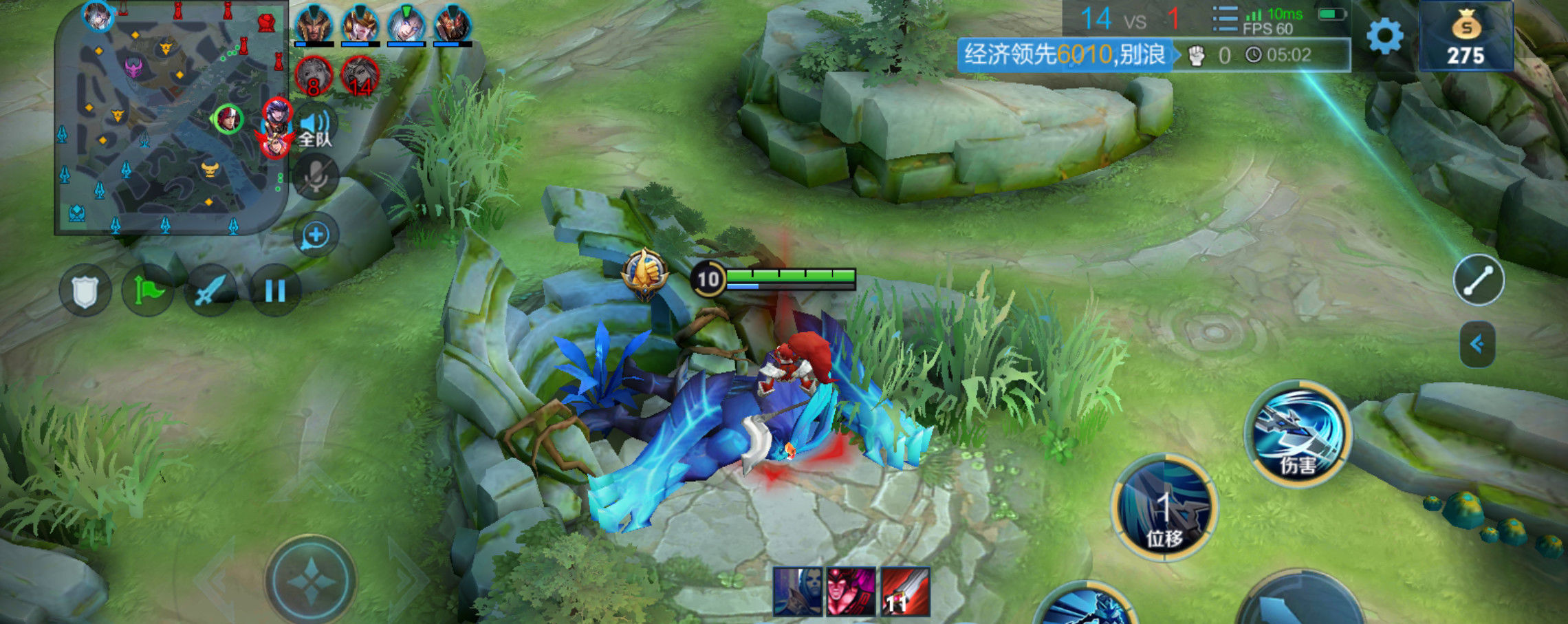Image resolution: width=1568 pixels, height=624 pixels.
Task: Select the red sword icon marked 11
Action: point(905,592)
